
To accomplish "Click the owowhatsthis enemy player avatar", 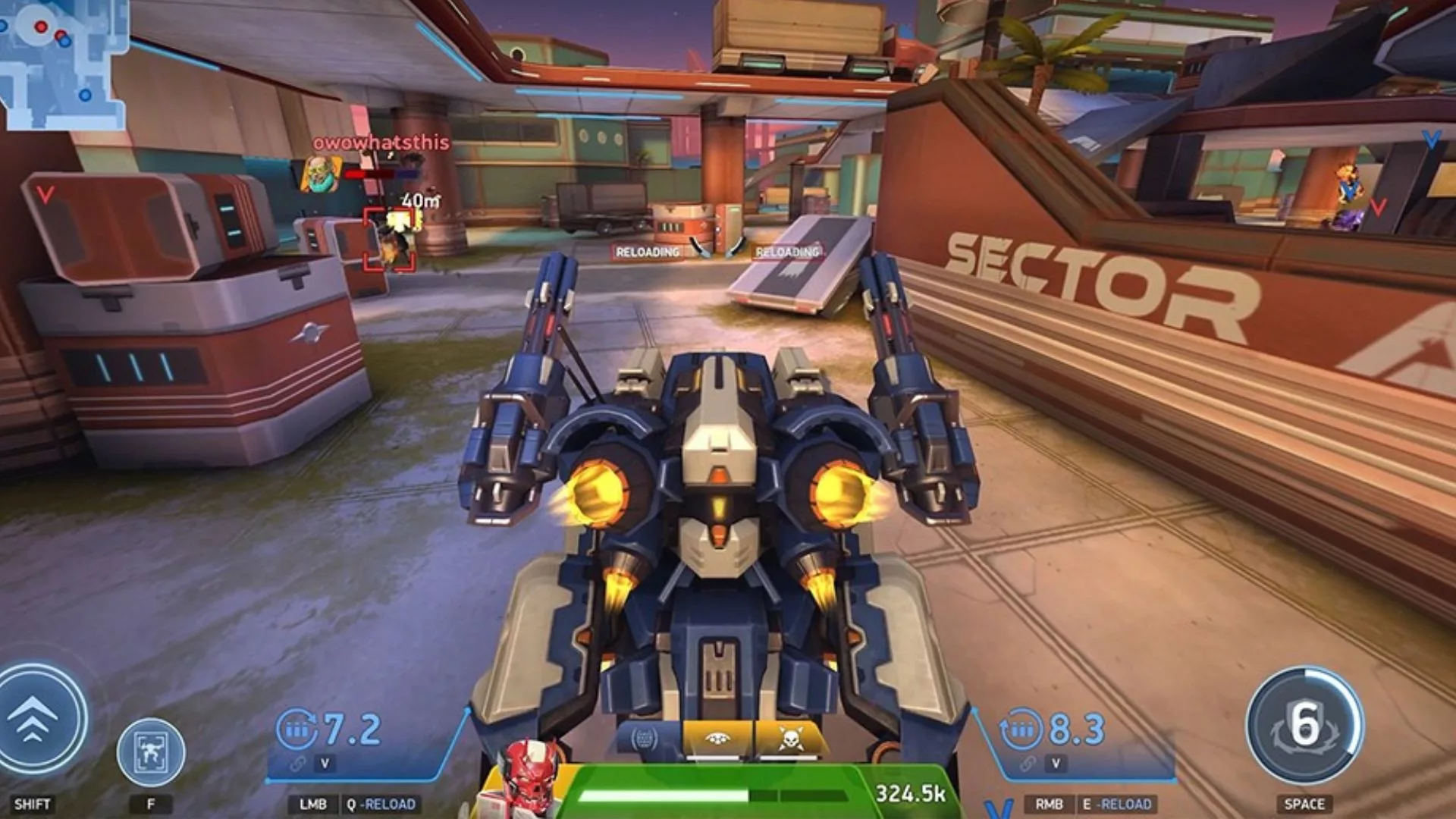I will [322, 174].
